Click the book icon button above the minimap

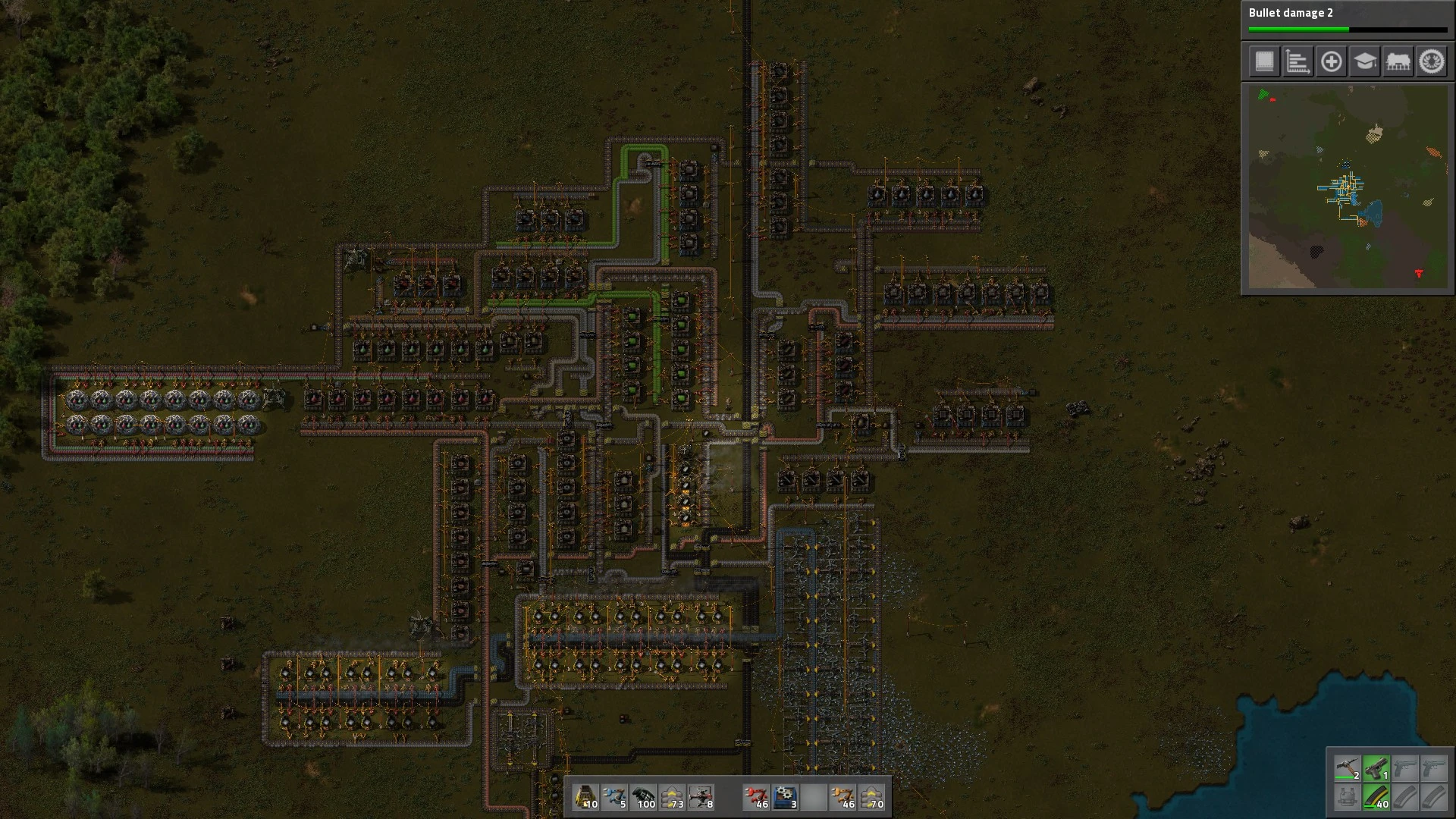pyautogui.click(x=1264, y=61)
